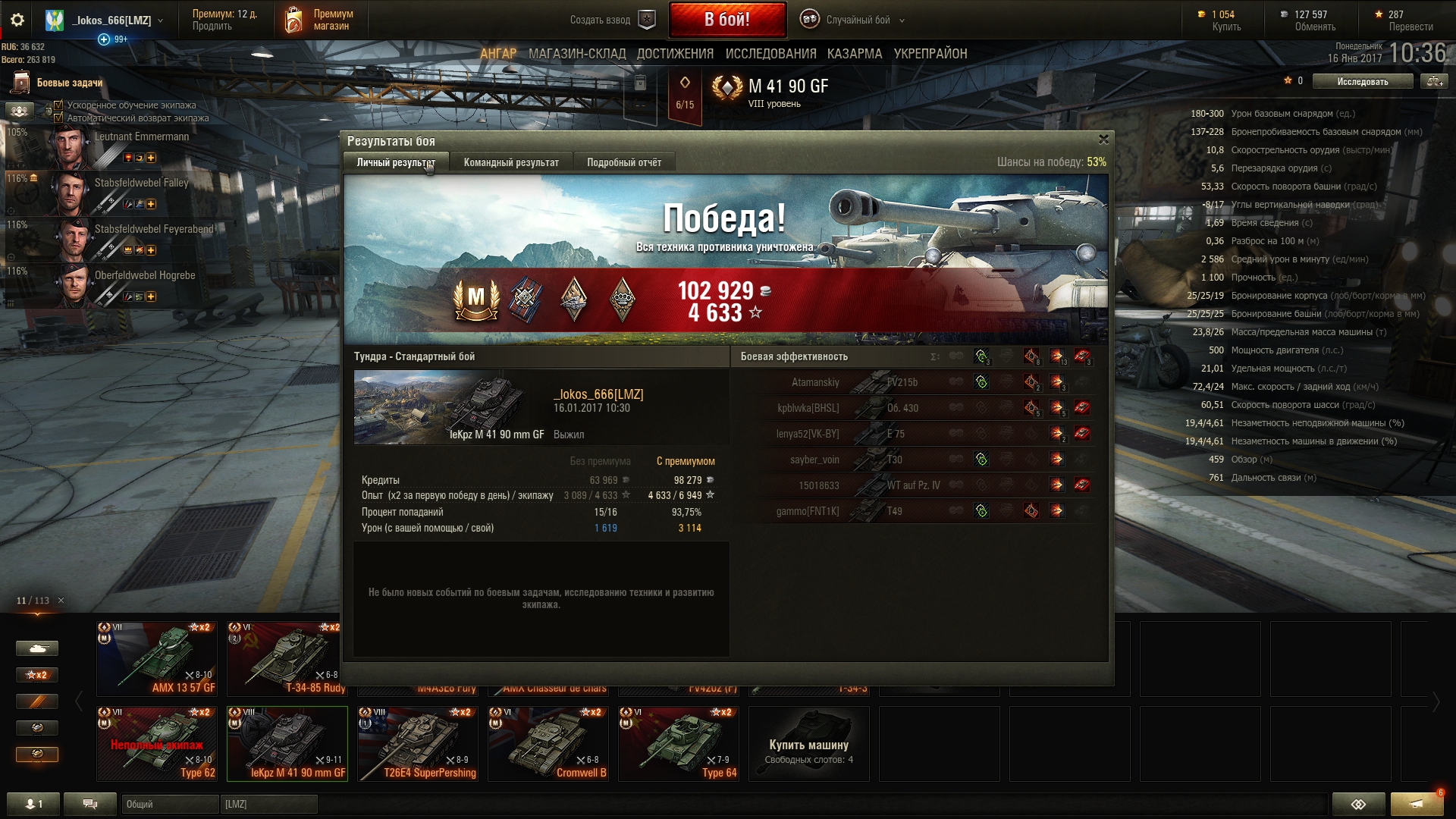The image size is (1456, 819).
Task: Go to the МАГАЗИН-СКЛАД menu
Action: pyautogui.click(x=577, y=54)
